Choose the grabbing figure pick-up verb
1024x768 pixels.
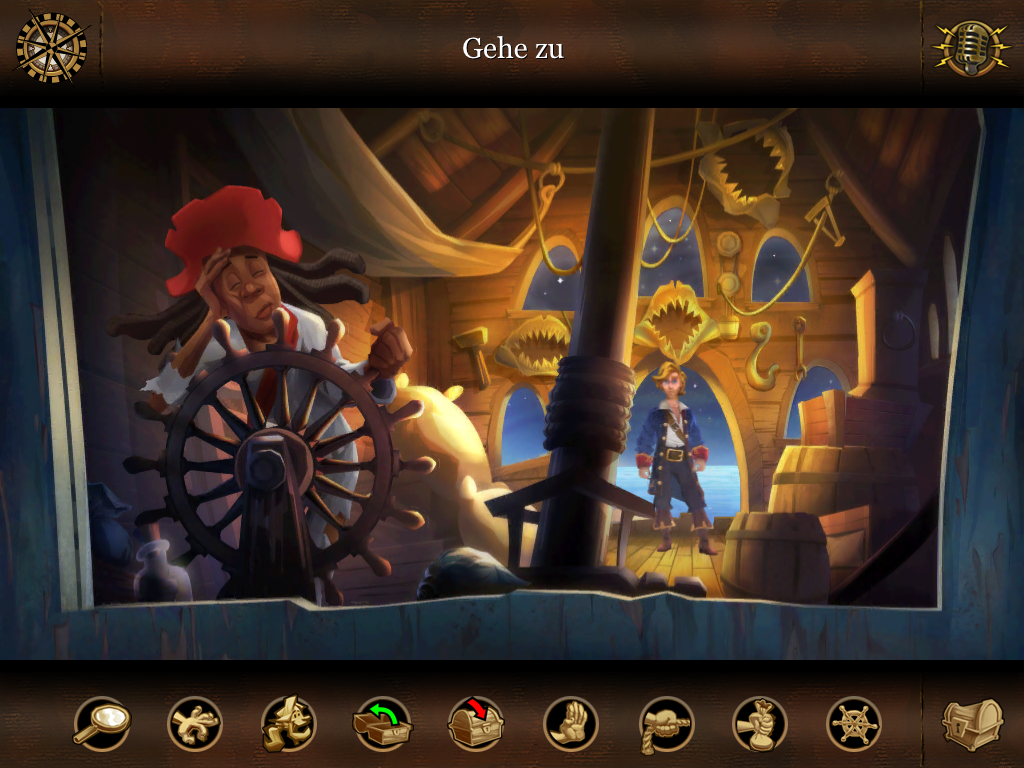click(195, 723)
